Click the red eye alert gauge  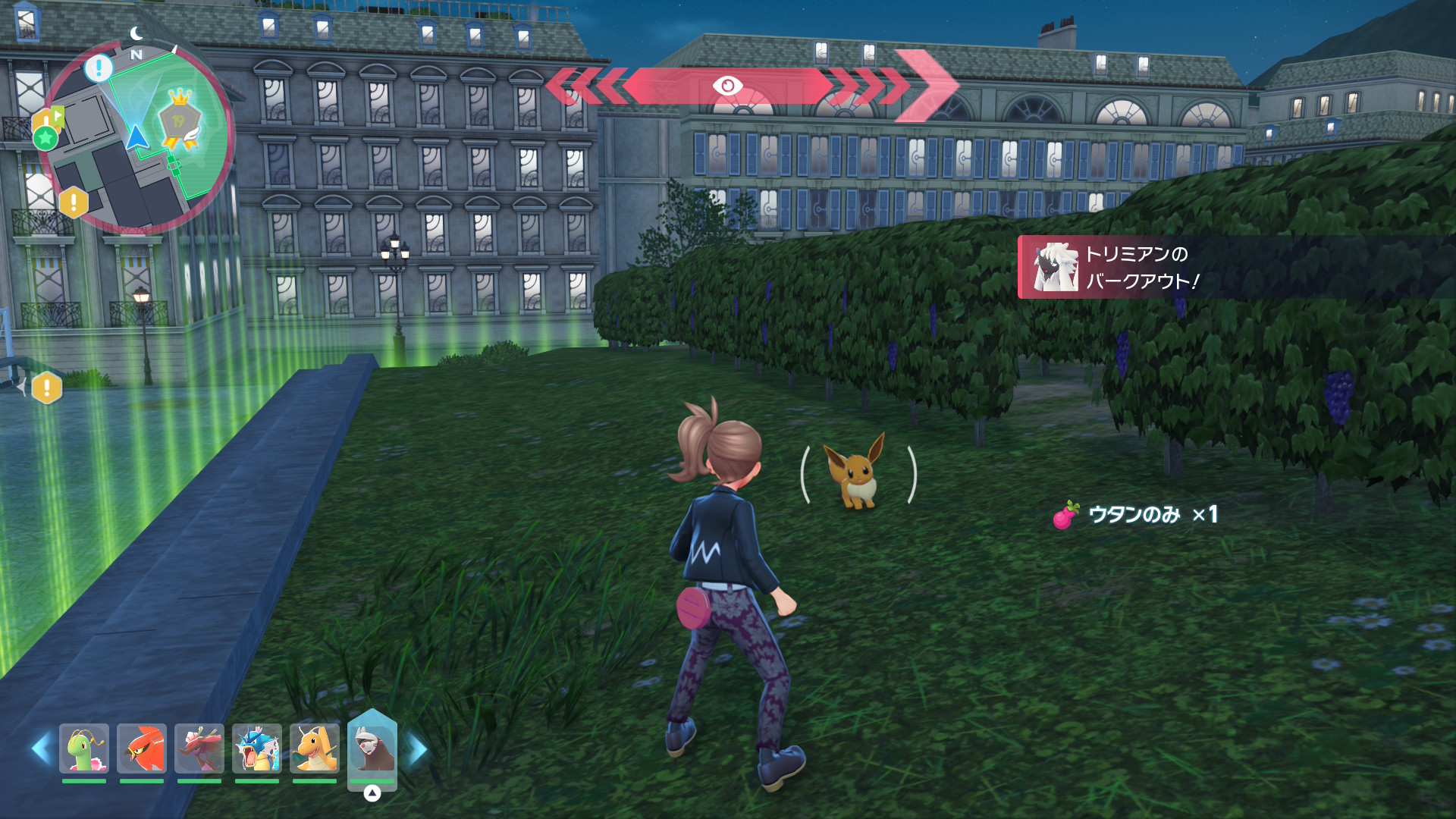(728, 86)
